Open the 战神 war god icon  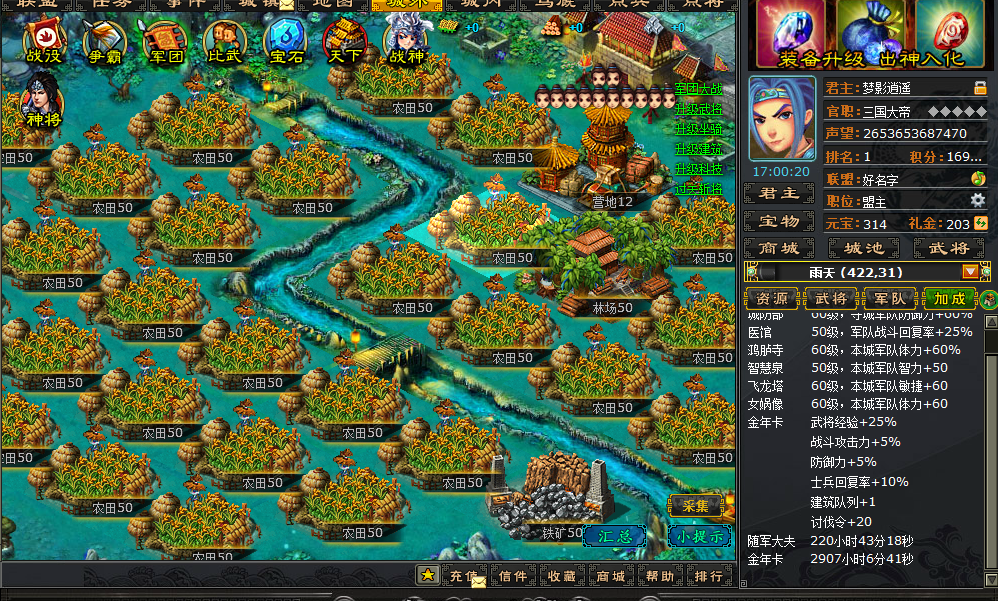[405, 43]
